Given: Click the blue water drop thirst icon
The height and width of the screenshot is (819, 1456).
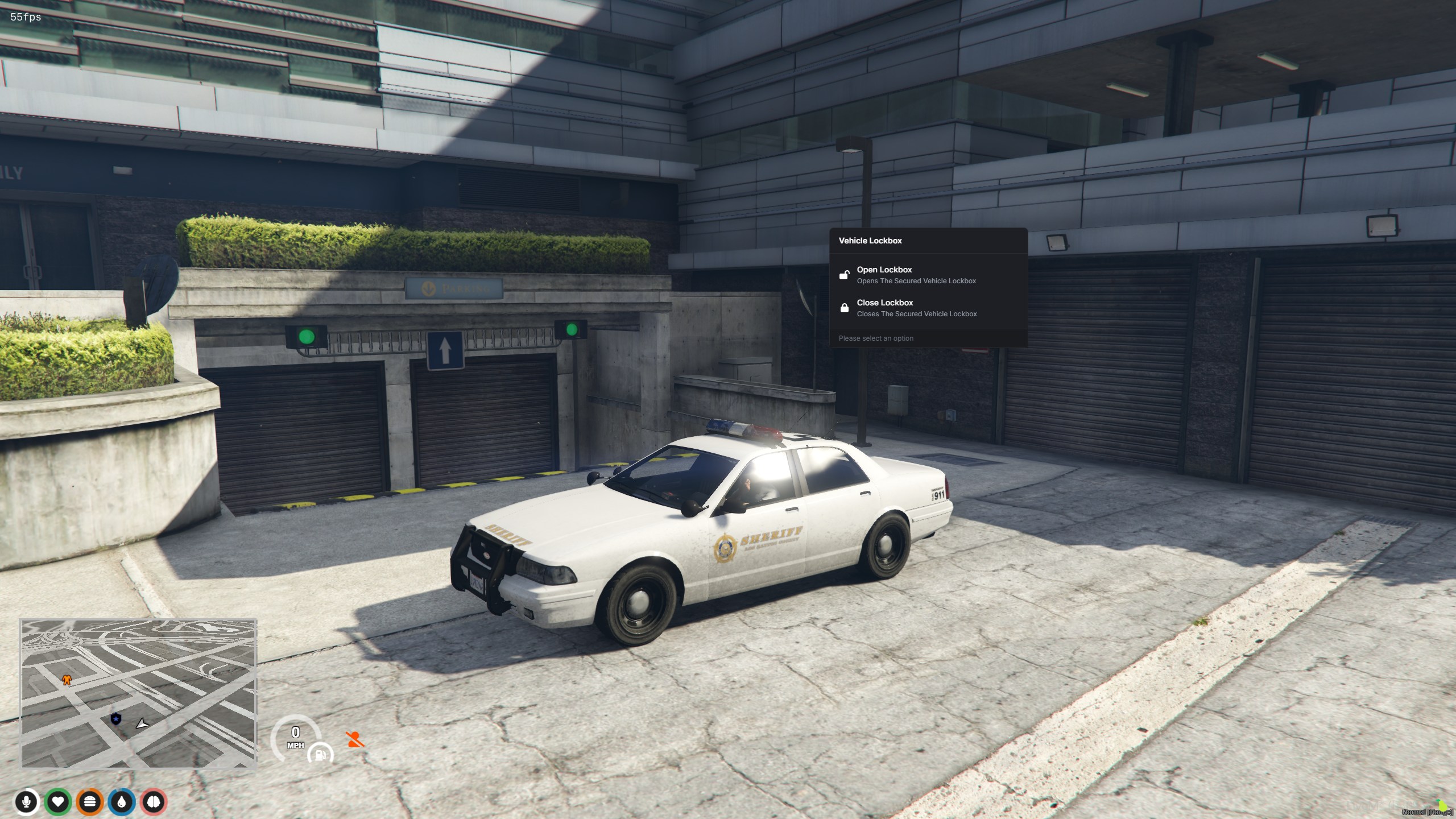Looking at the screenshot, I should [122, 802].
